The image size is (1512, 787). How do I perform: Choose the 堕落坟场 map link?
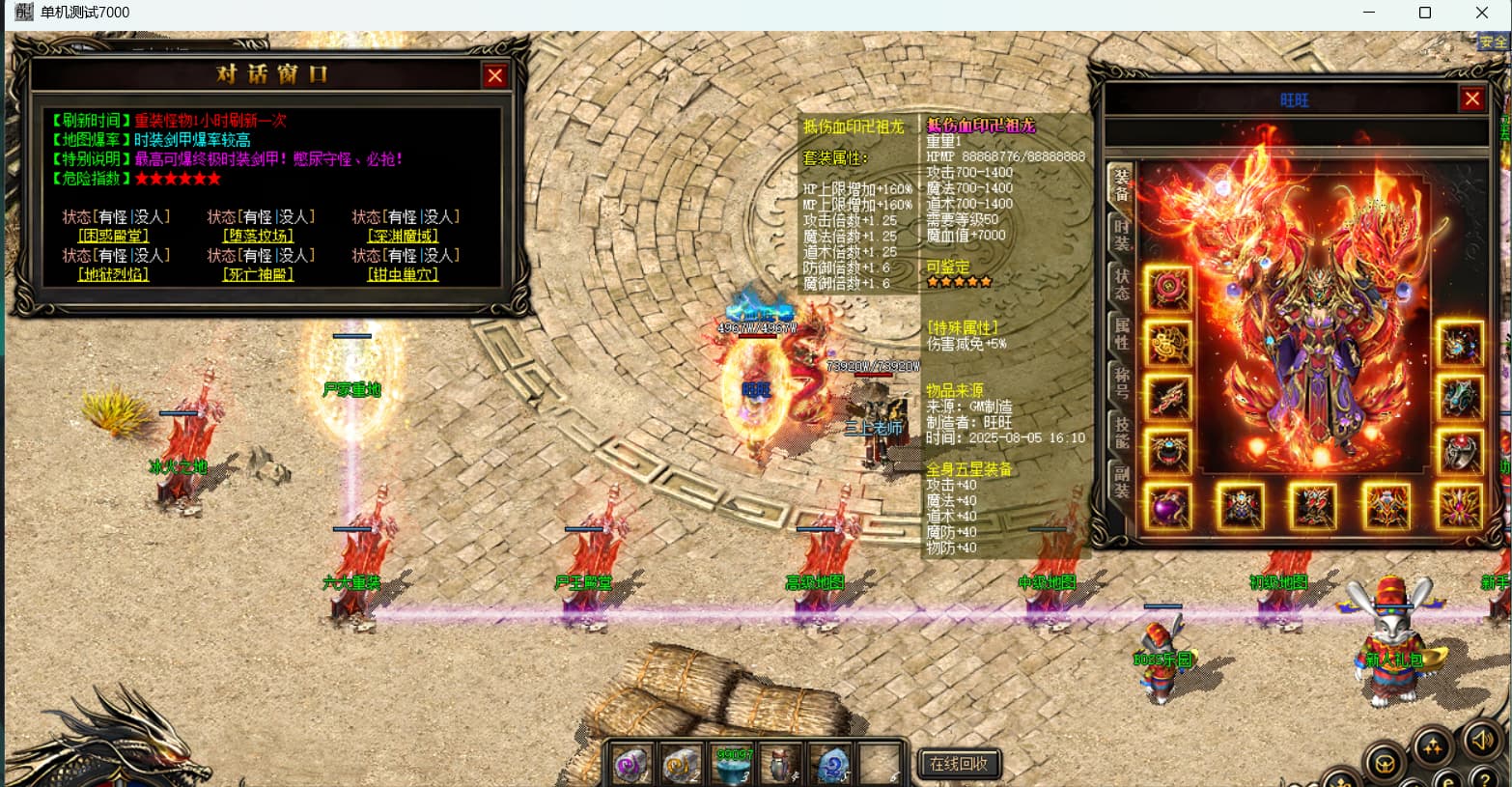[258, 236]
